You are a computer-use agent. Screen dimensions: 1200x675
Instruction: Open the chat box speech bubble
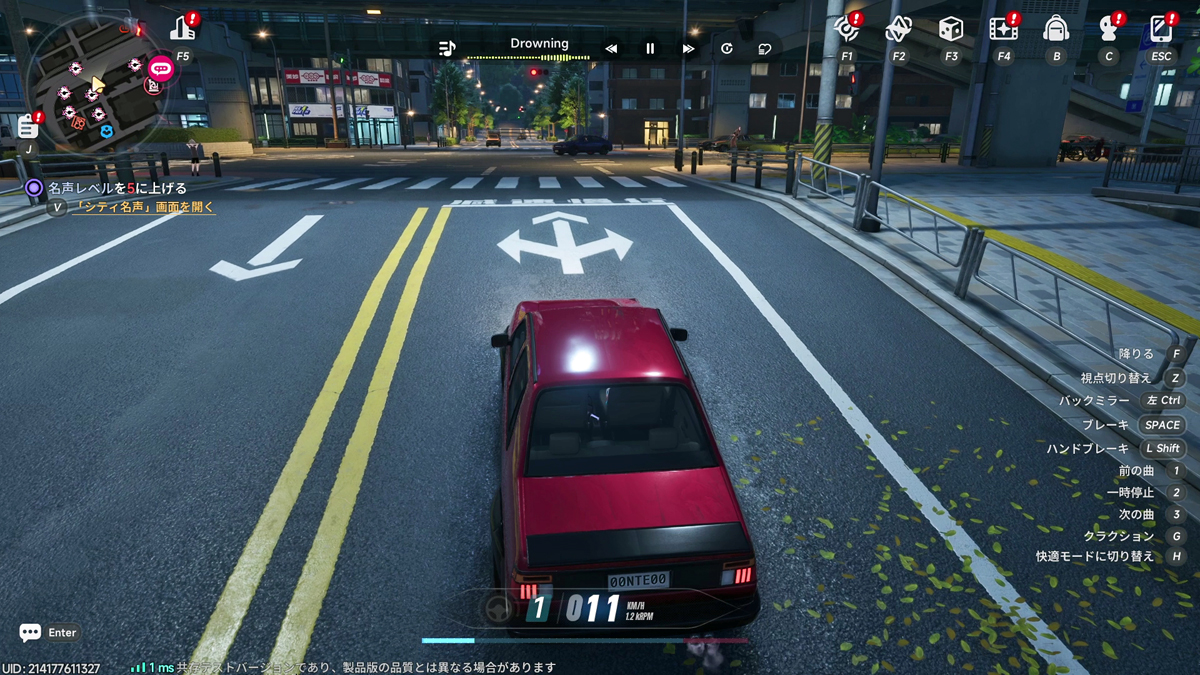point(30,632)
